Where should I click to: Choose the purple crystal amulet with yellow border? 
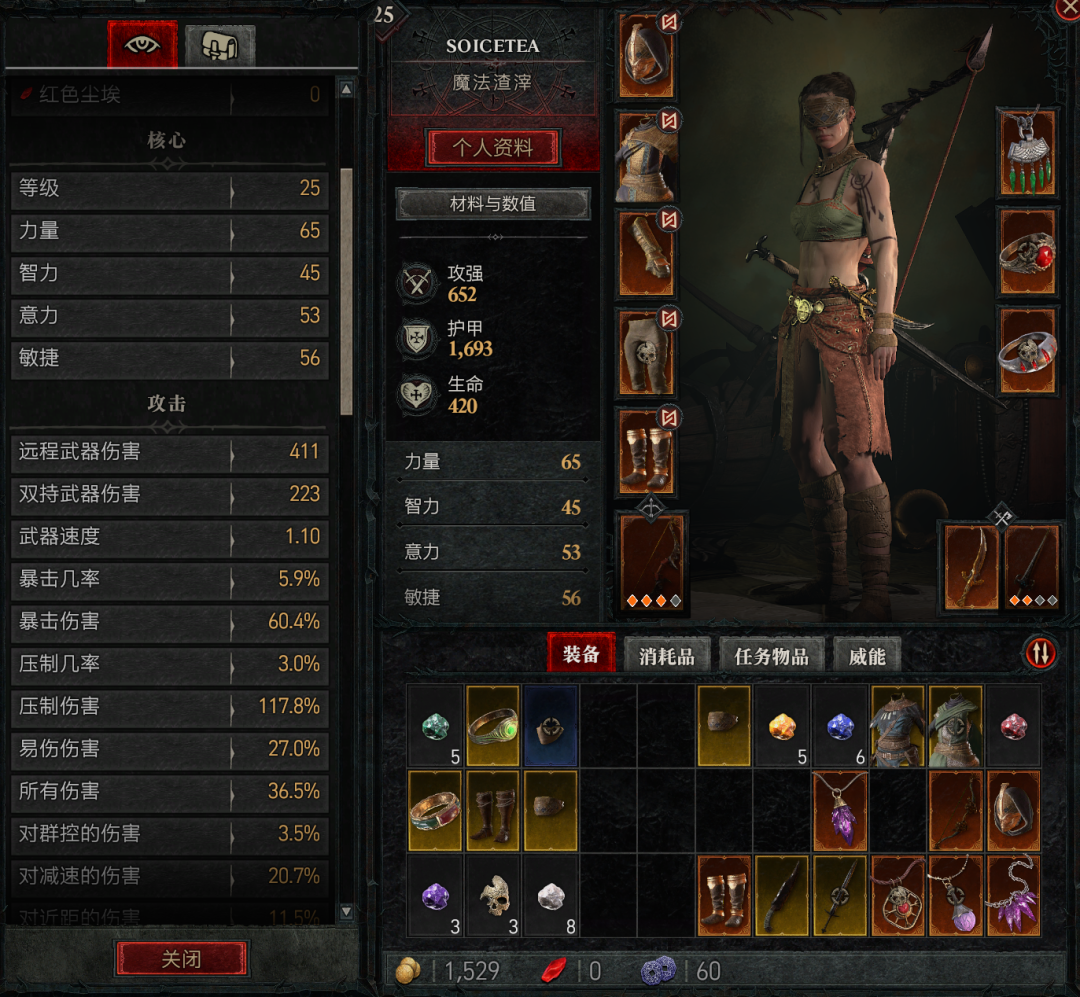(x=841, y=808)
